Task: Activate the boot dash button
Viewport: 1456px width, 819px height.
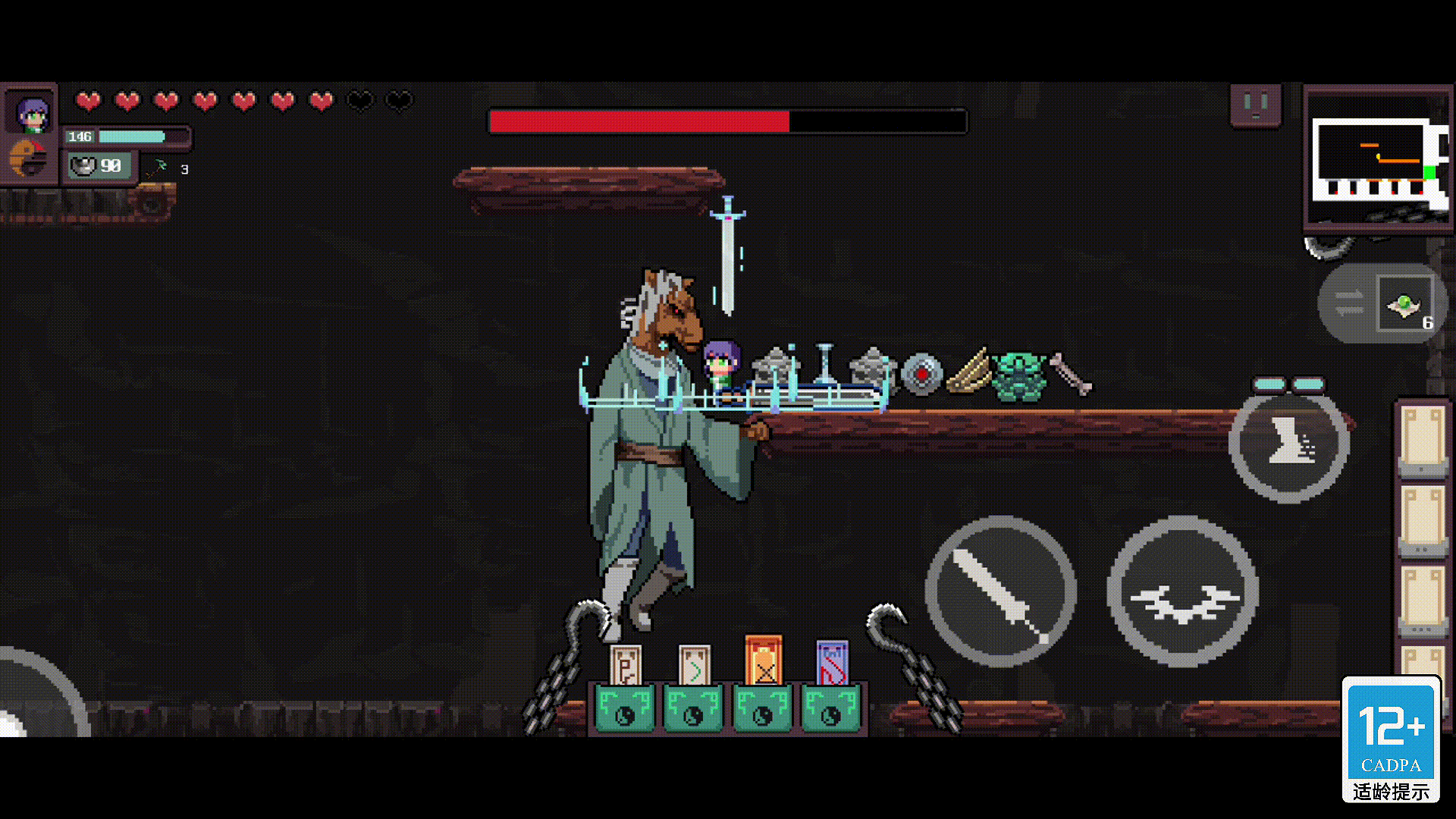Action: pyautogui.click(x=1288, y=444)
